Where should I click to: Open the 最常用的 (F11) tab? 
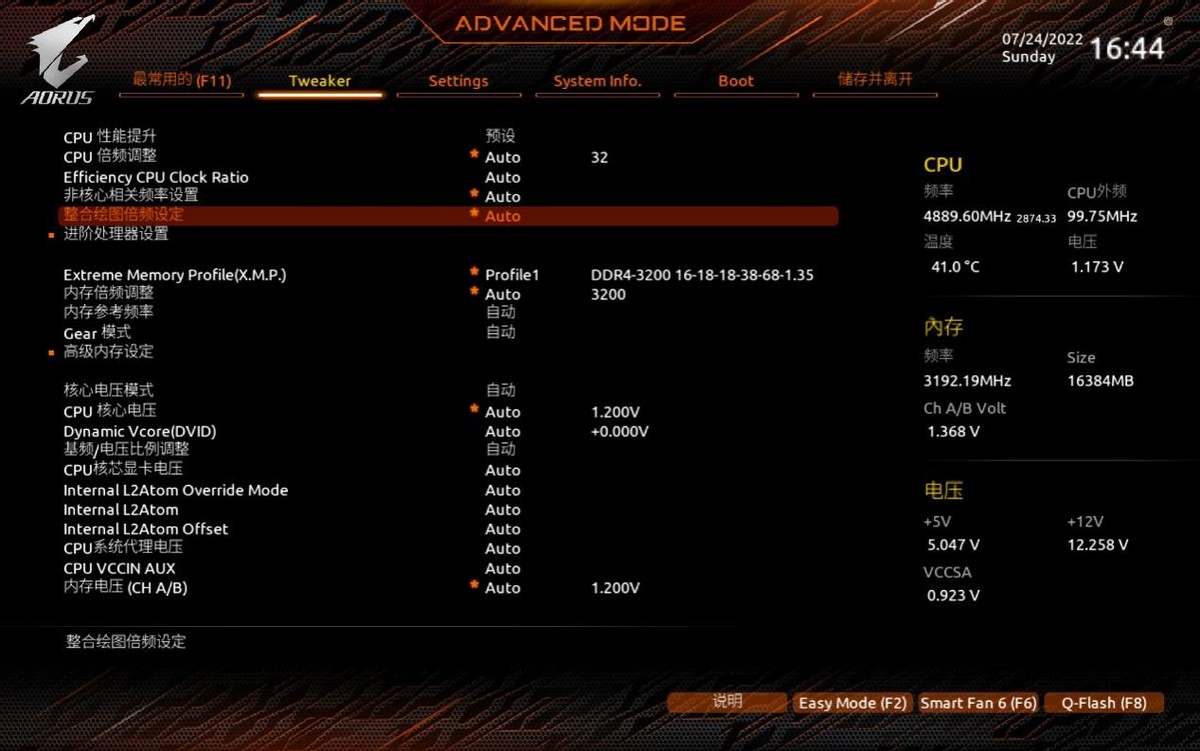pyautogui.click(x=182, y=80)
